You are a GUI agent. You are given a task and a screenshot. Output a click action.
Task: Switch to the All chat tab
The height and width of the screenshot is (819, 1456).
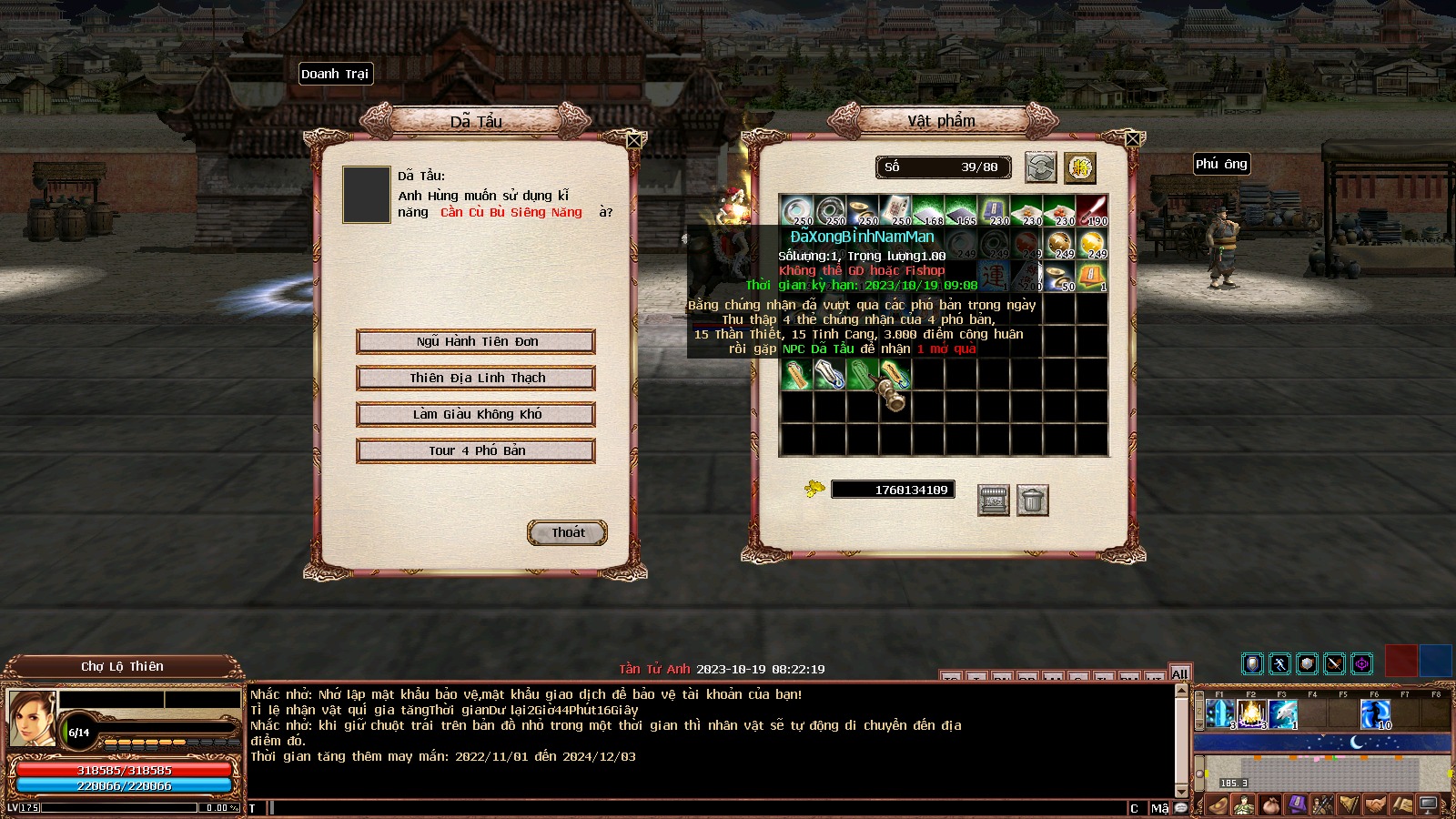1180,673
